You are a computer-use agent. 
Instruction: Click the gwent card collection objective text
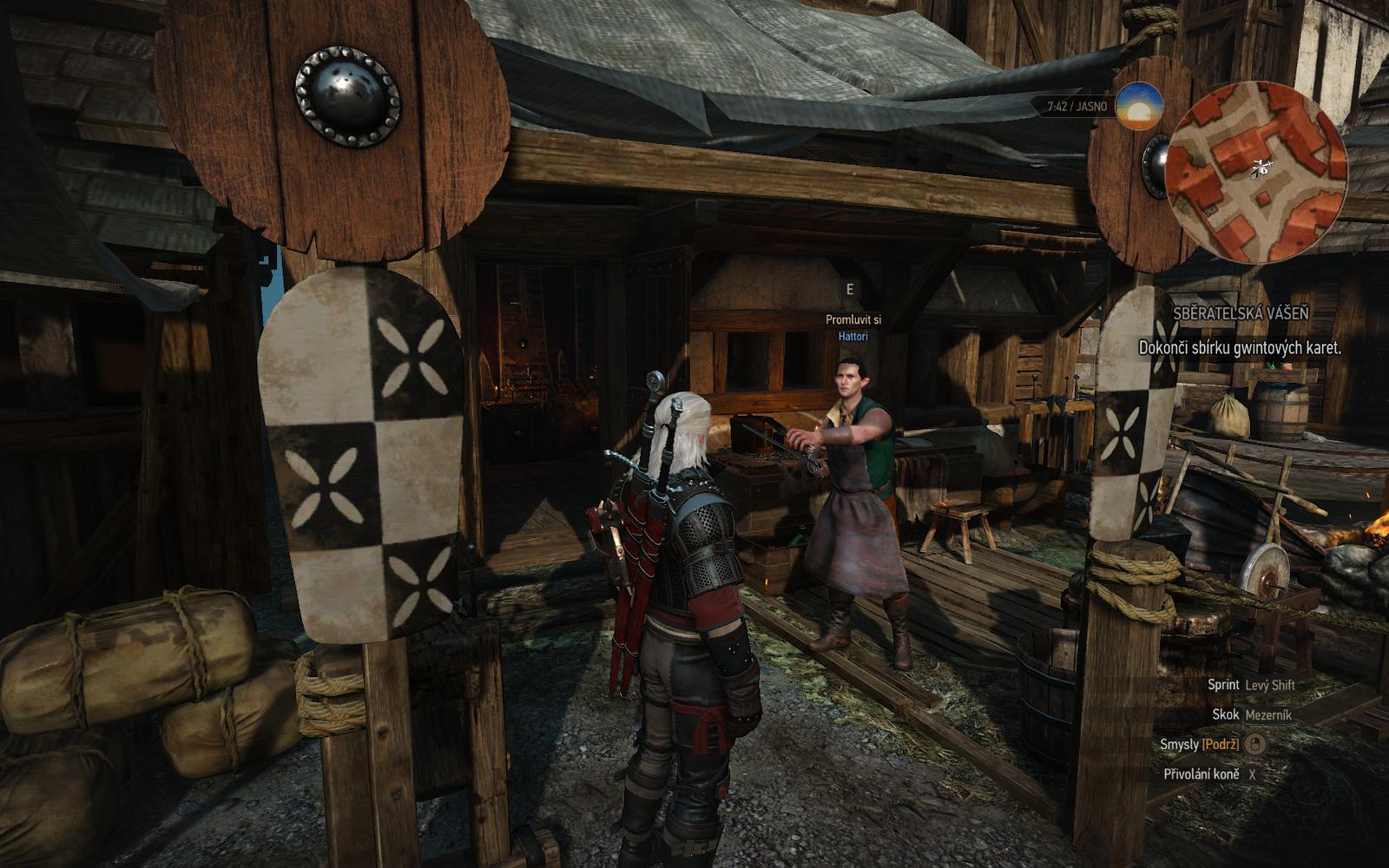[1240, 348]
